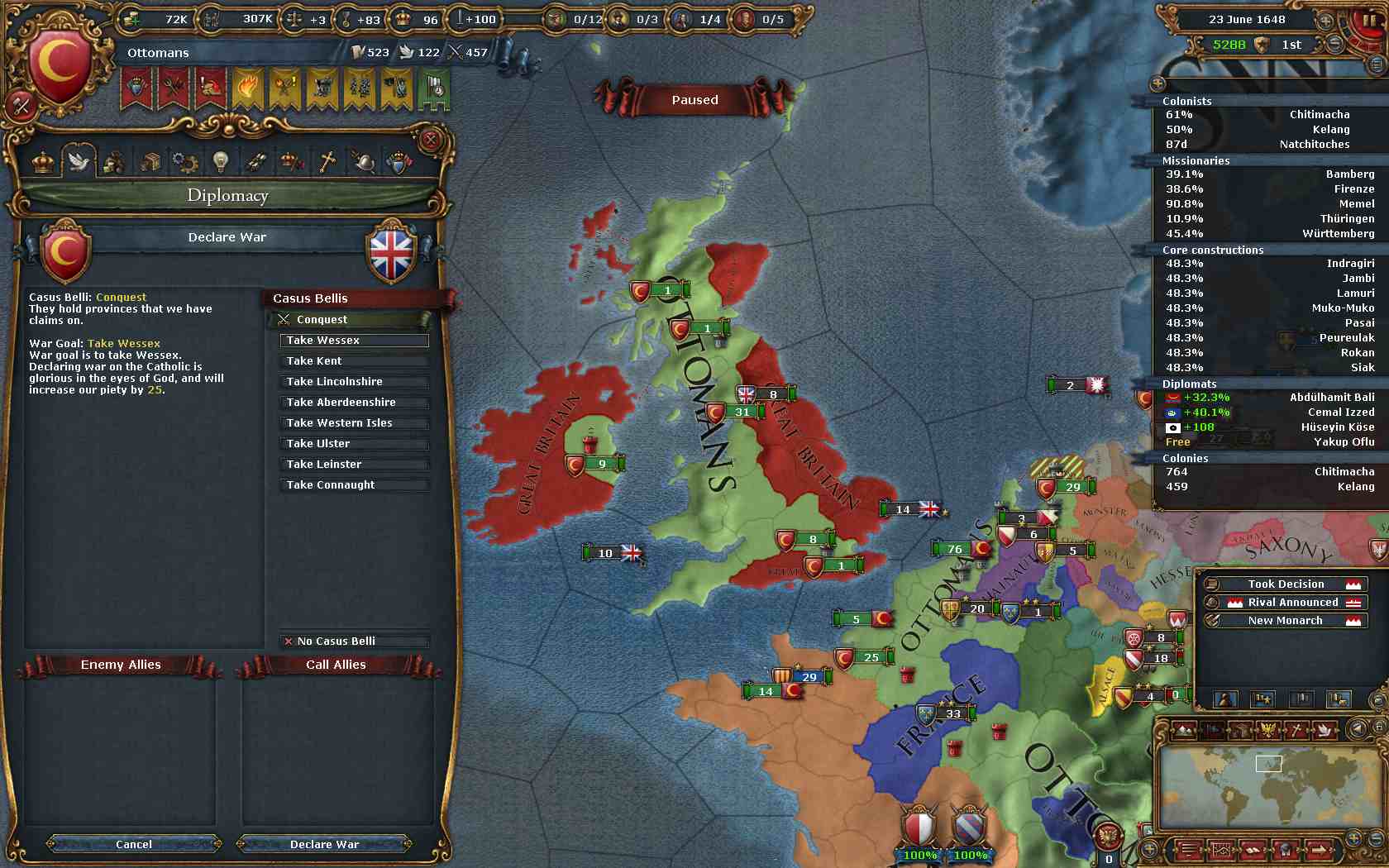Viewport: 1389px width, 868px height.
Task: Choose the Take Wessex war goal
Action: pos(354,341)
